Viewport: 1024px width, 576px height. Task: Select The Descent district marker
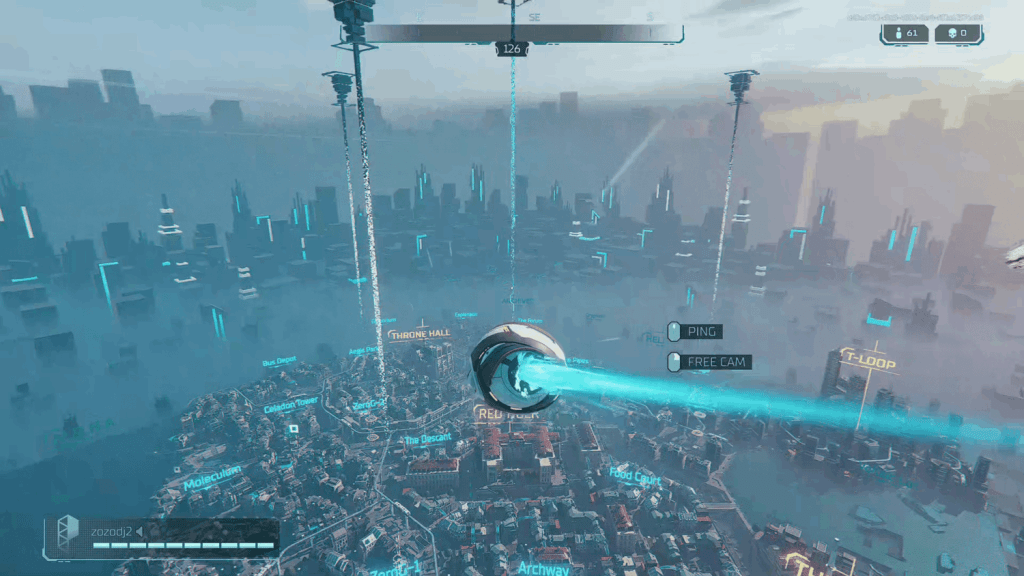point(428,439)
